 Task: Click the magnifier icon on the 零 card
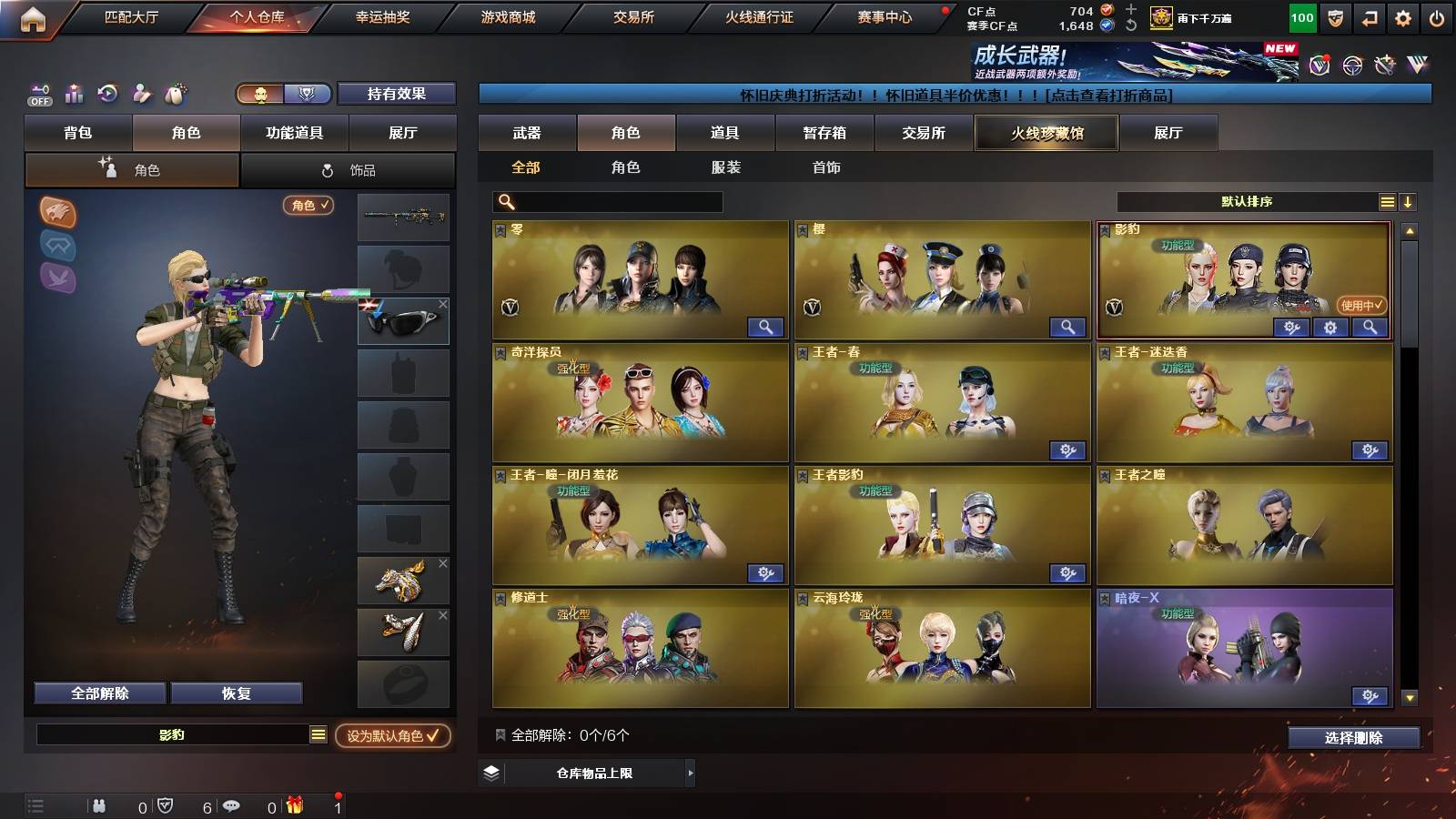[x=767, y=326]
